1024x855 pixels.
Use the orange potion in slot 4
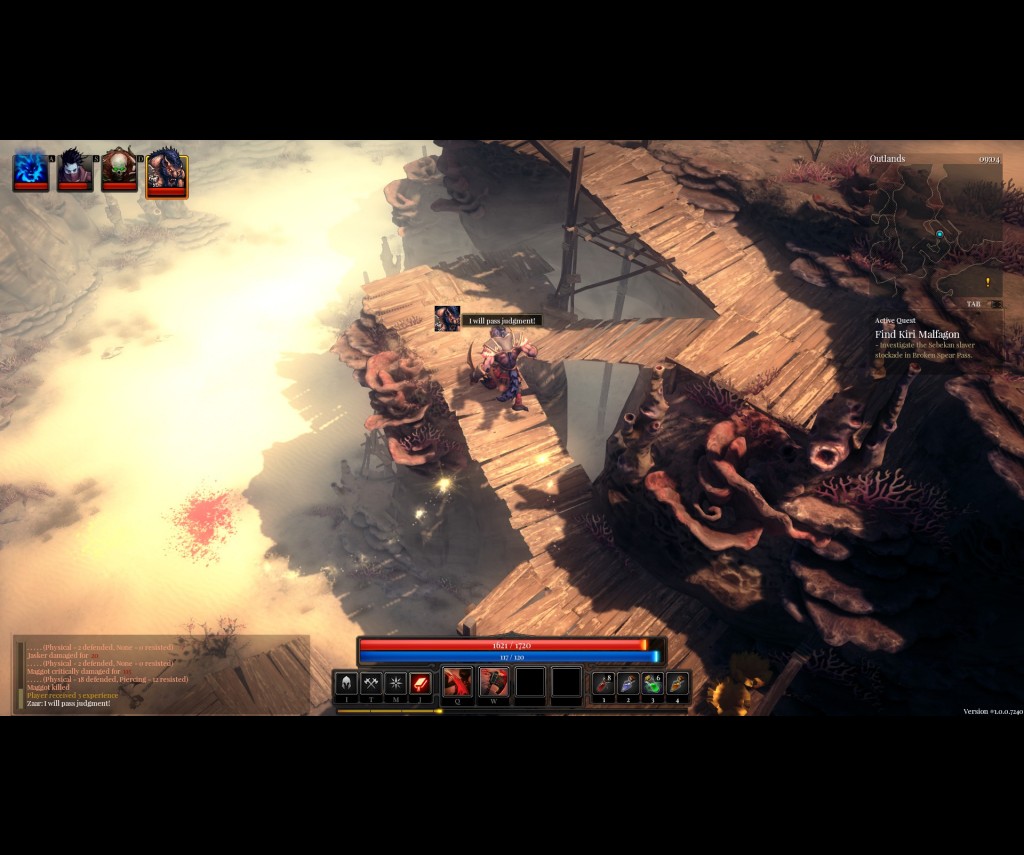tap(678, 683)
